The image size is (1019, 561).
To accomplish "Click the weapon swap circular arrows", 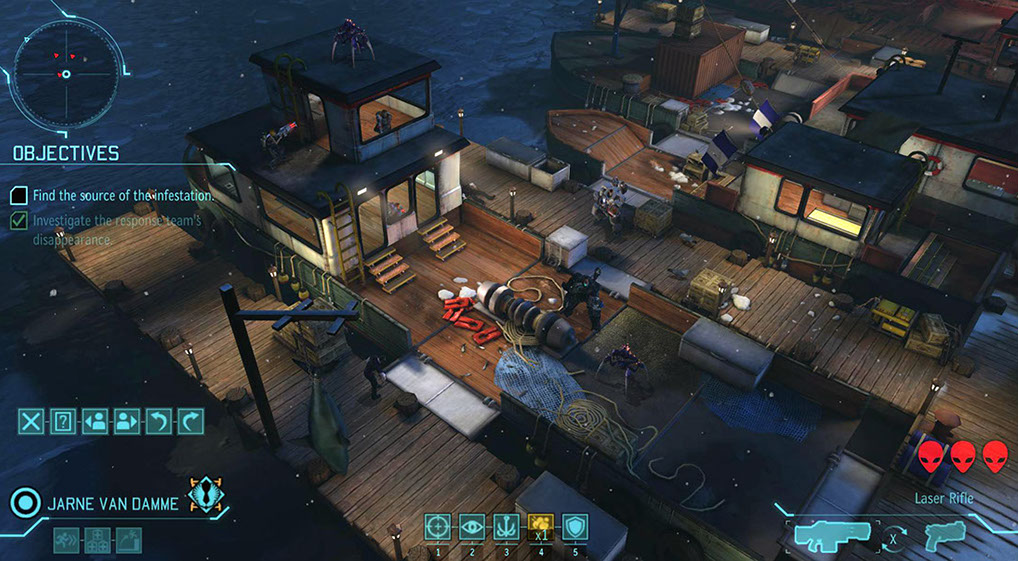I will tap(888, 540).
